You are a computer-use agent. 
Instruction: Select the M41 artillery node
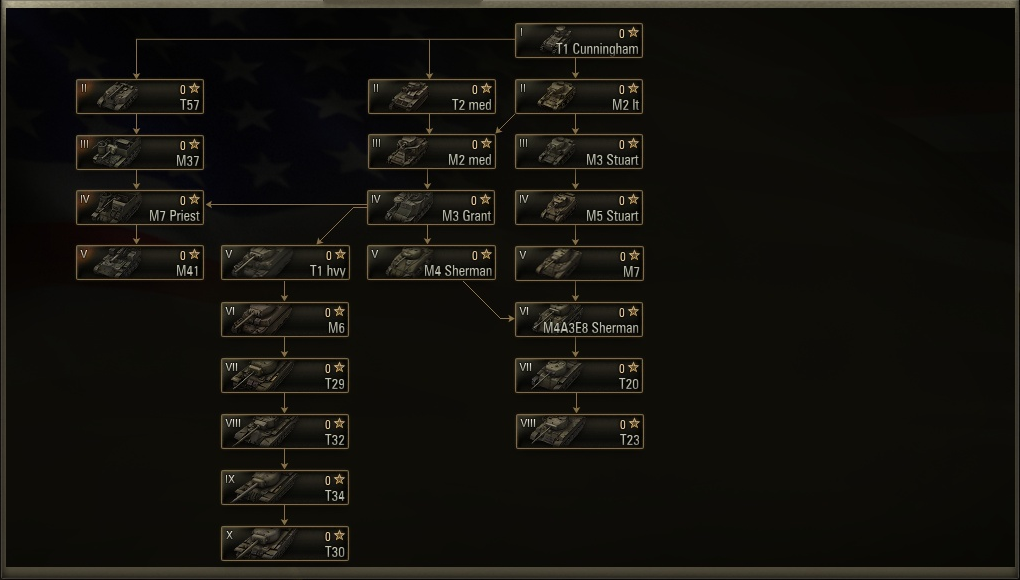pyautogui.click(x=140, y=263)
